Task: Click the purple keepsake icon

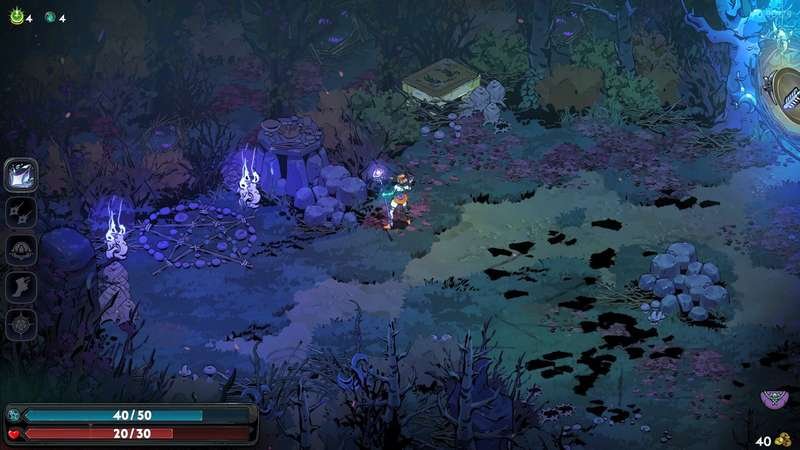Action: [772, 400]
